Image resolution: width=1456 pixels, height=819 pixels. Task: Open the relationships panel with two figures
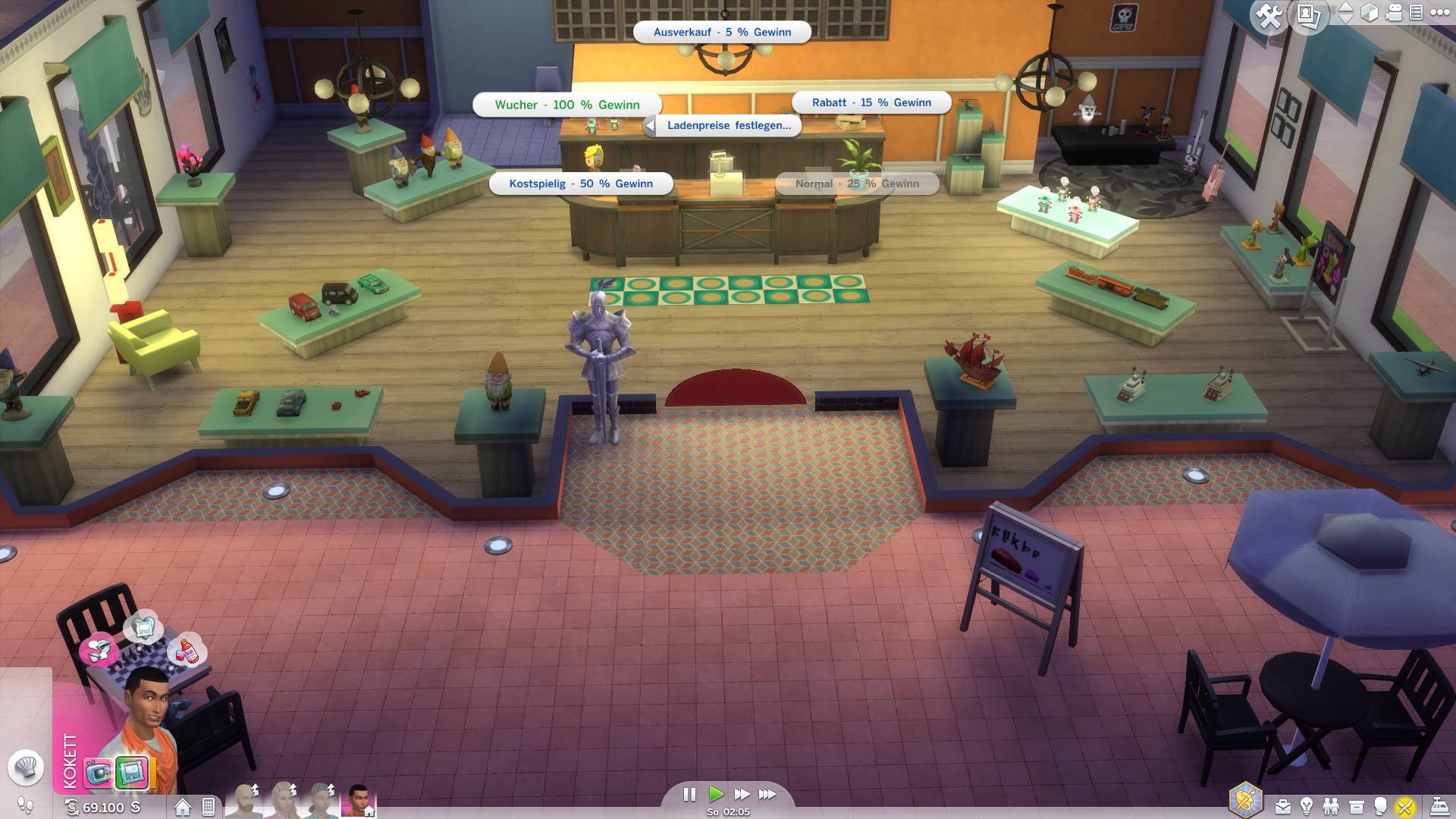[1331, 806]
